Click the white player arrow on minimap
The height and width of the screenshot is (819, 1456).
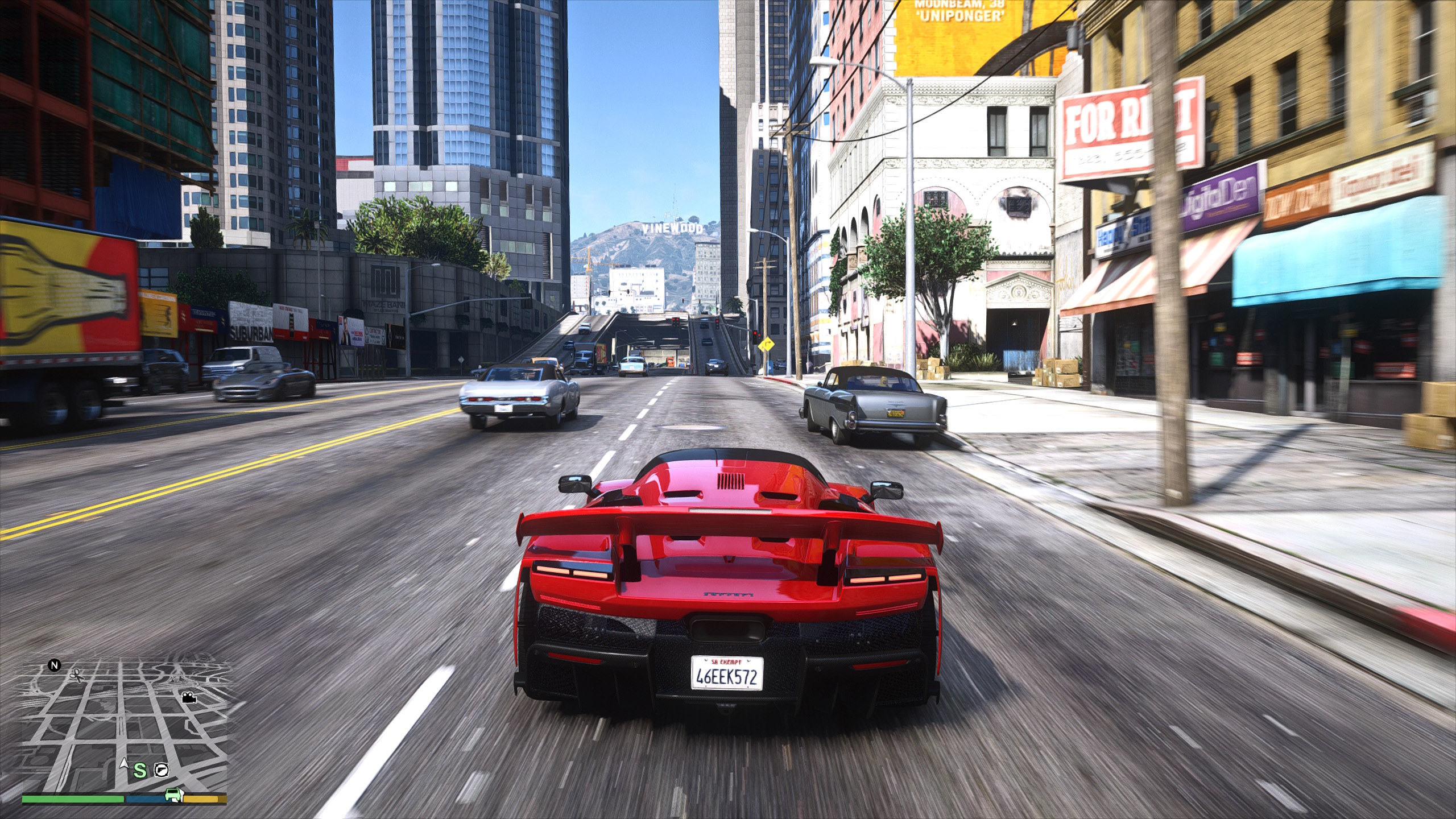click(x=124, y=763)
